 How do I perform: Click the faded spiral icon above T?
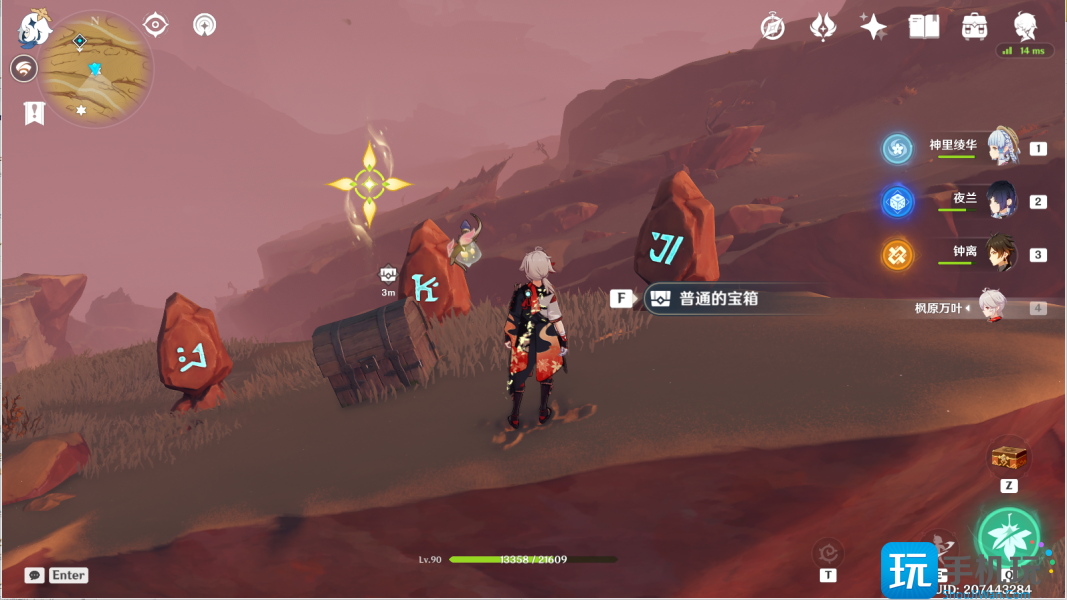[828, 551]
